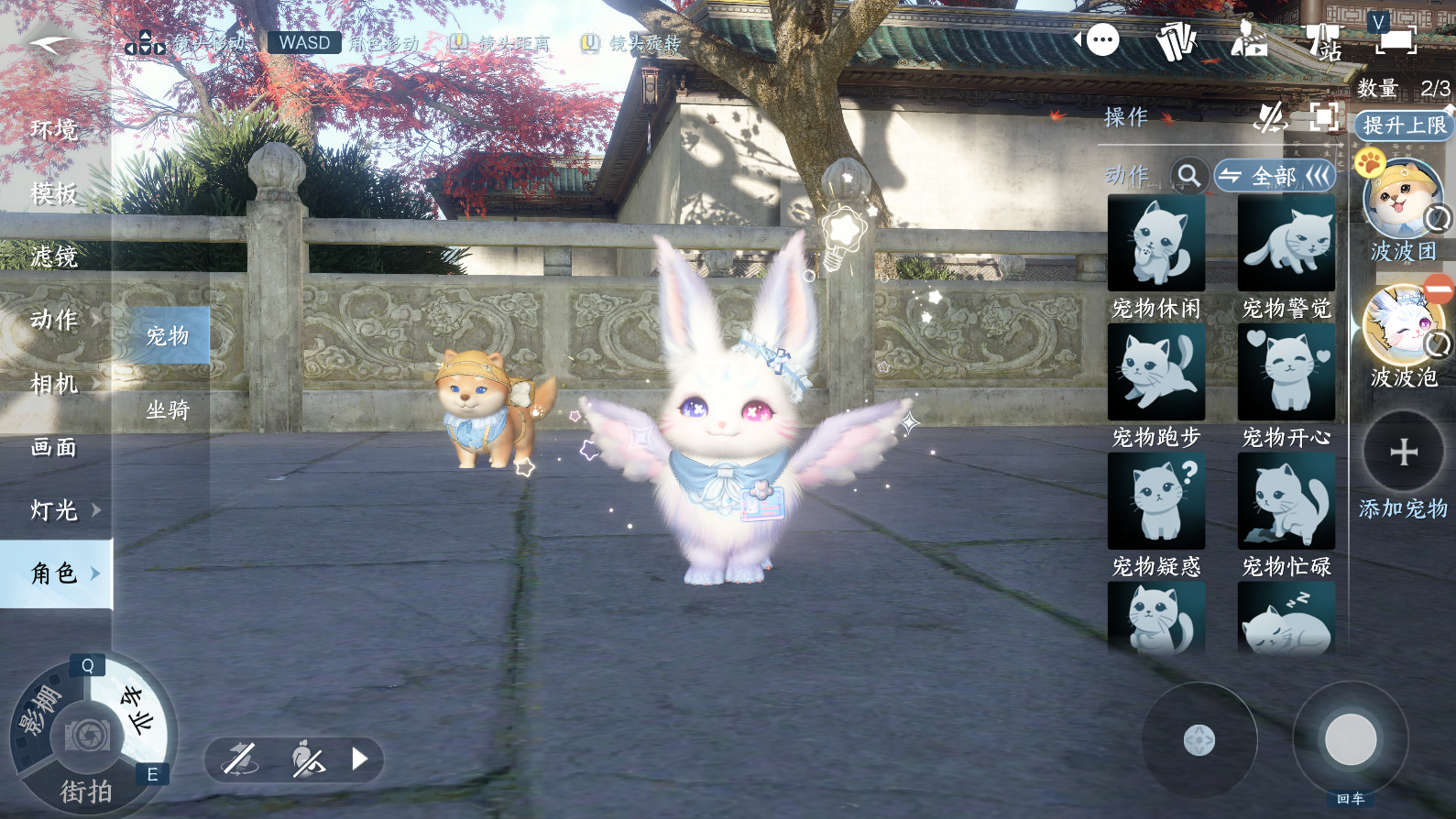
Task: Select the 波波团 dog pet portrait
Action: (1401, 199)
